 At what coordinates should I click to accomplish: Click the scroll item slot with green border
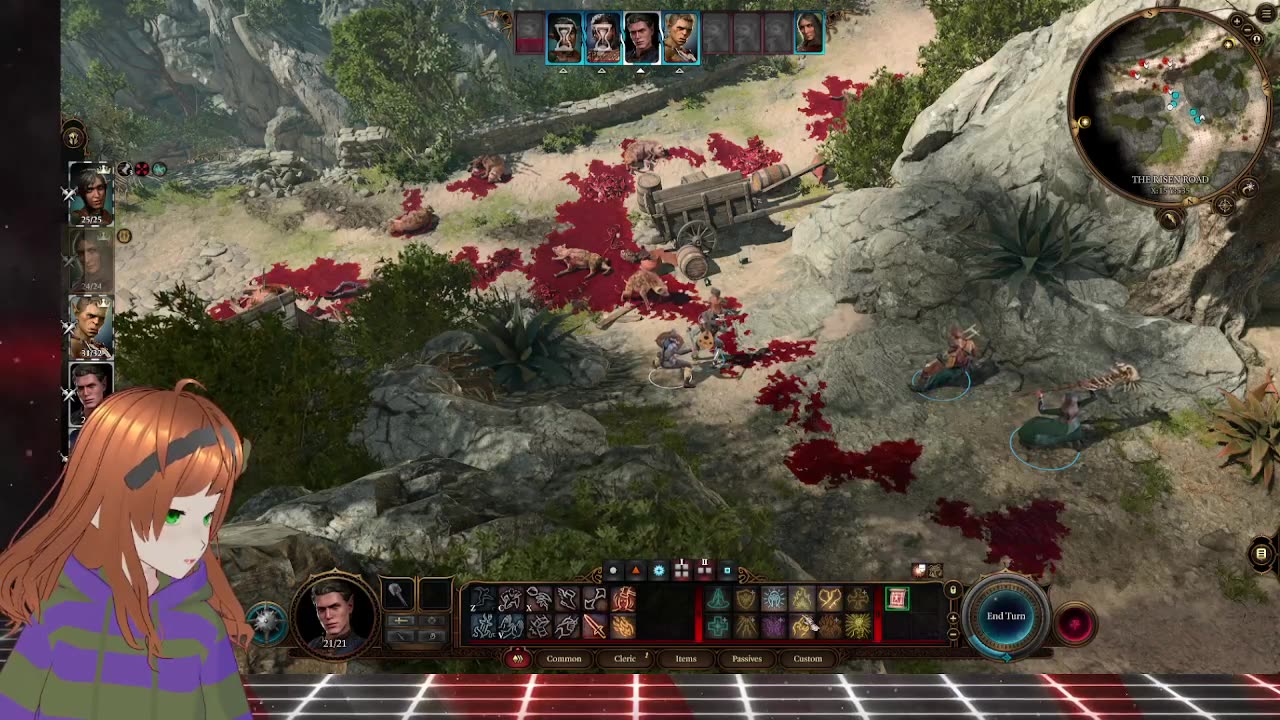pos(897,599)
